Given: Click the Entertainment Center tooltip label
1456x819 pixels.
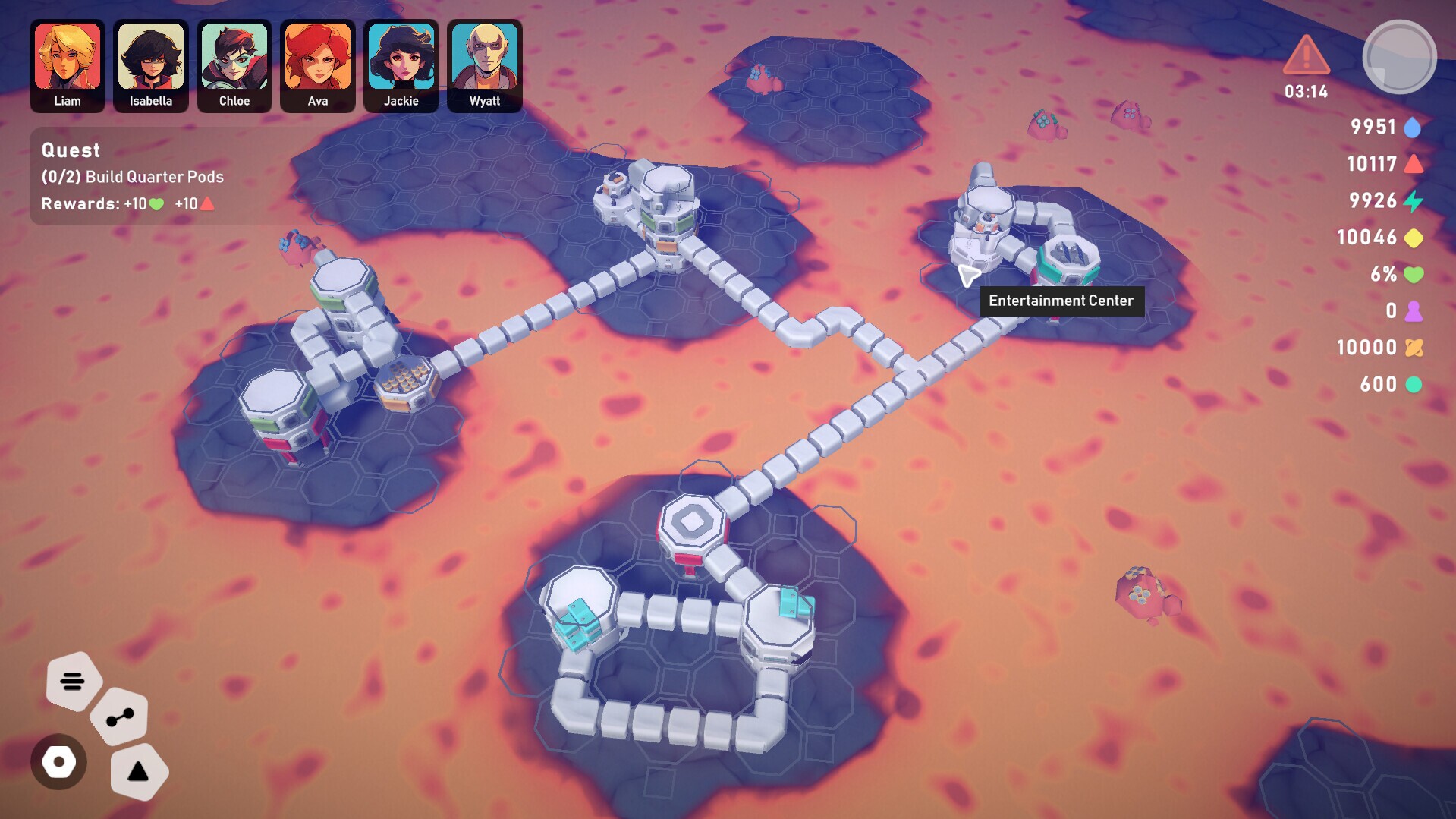Looking at the screenshot, I should coord(1061,301).
